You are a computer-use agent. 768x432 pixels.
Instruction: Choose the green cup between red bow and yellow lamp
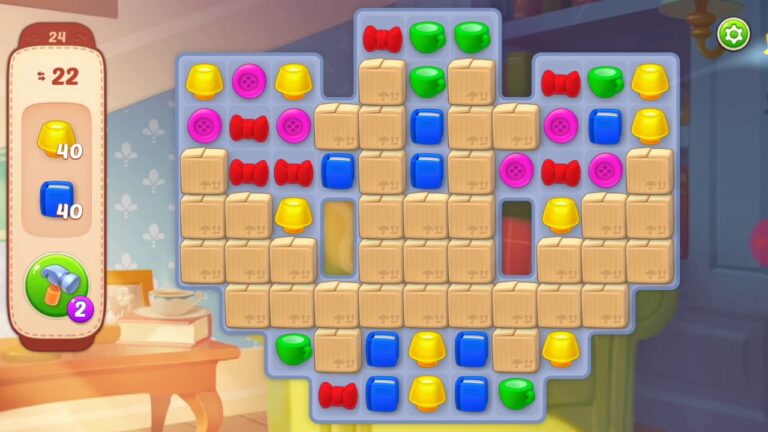pyautogui.click(x=605, y=80)
